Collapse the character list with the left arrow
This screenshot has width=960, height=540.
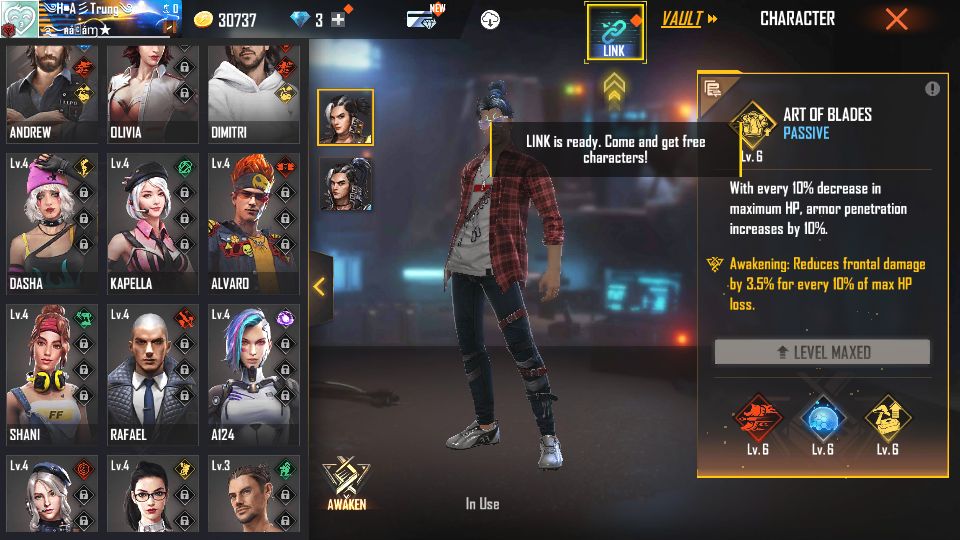[319, 287]
